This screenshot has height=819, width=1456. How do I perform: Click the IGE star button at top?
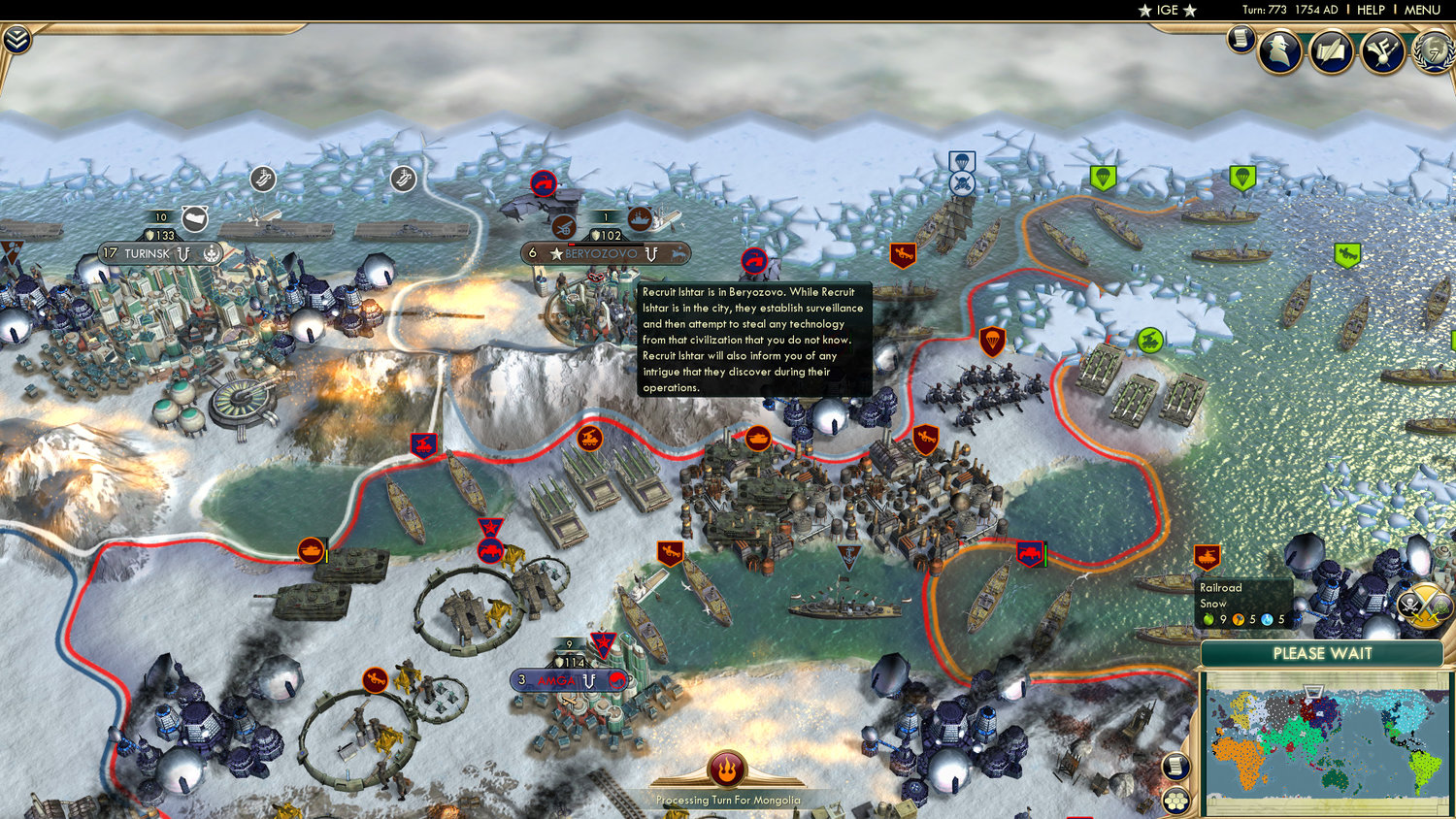[x=1166, y=10]
